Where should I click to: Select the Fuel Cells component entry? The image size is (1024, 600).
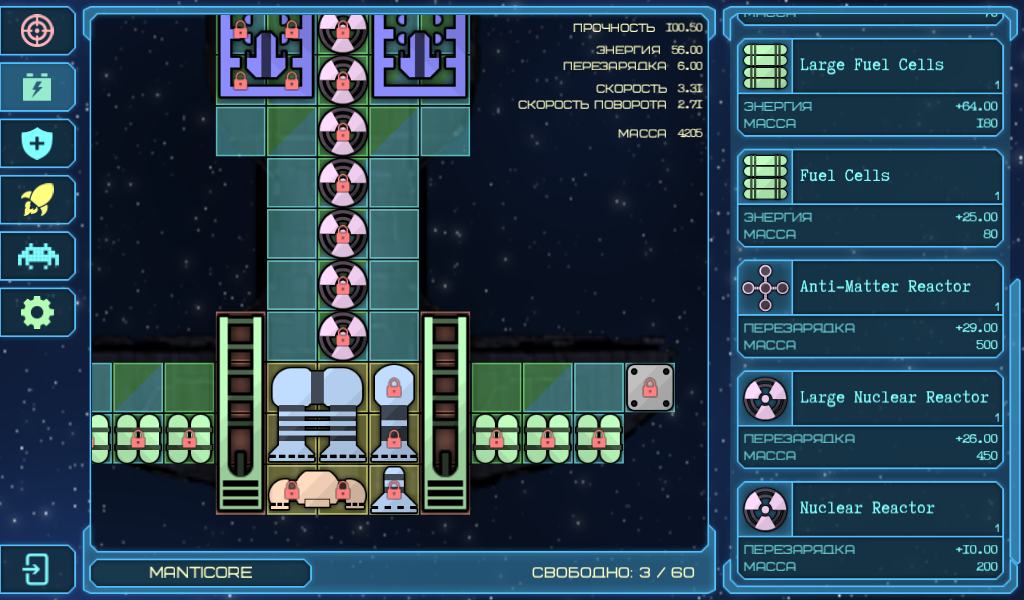pos(869,198)
